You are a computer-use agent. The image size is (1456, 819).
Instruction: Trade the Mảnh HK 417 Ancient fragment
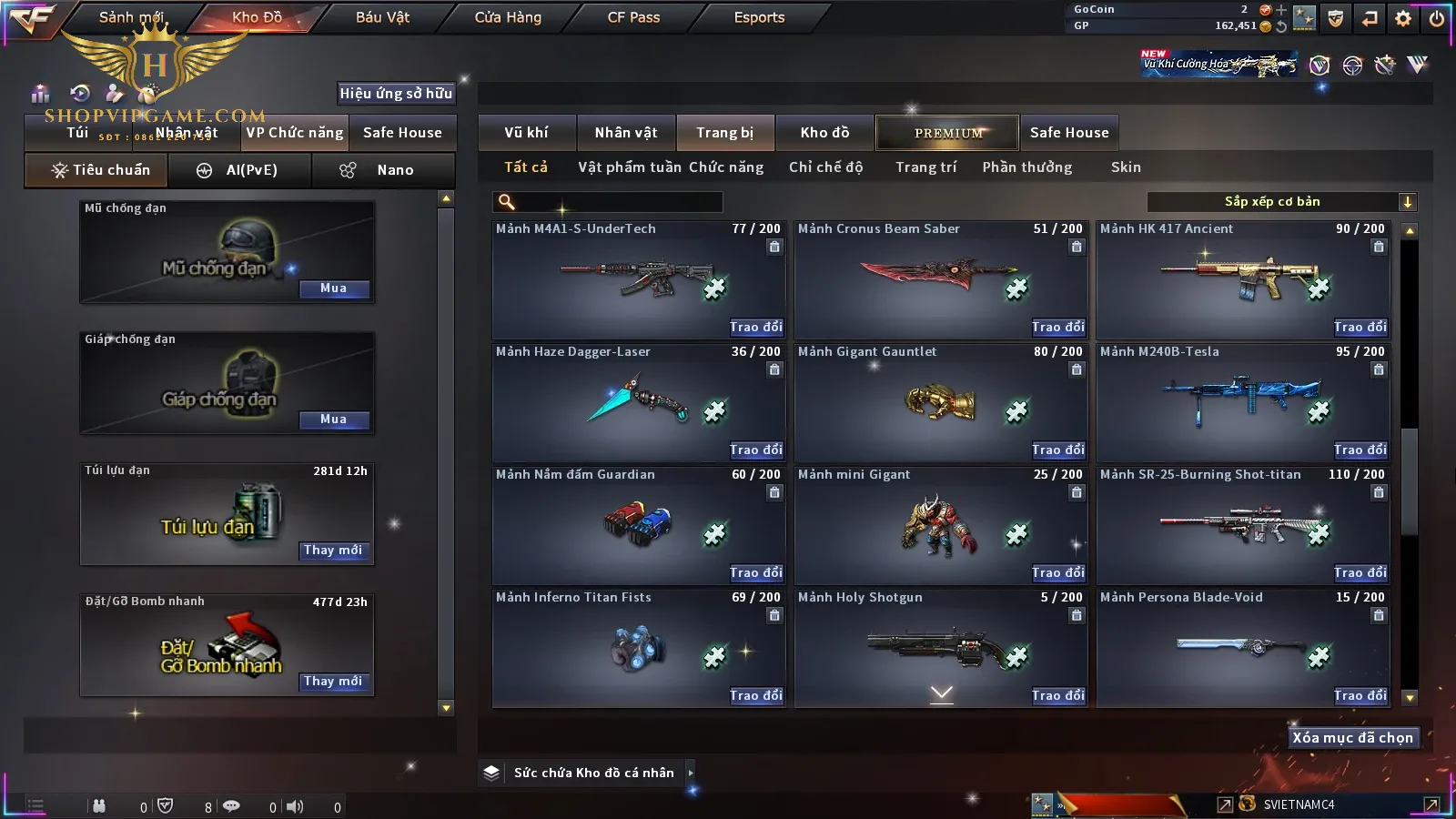(1360, 327)
